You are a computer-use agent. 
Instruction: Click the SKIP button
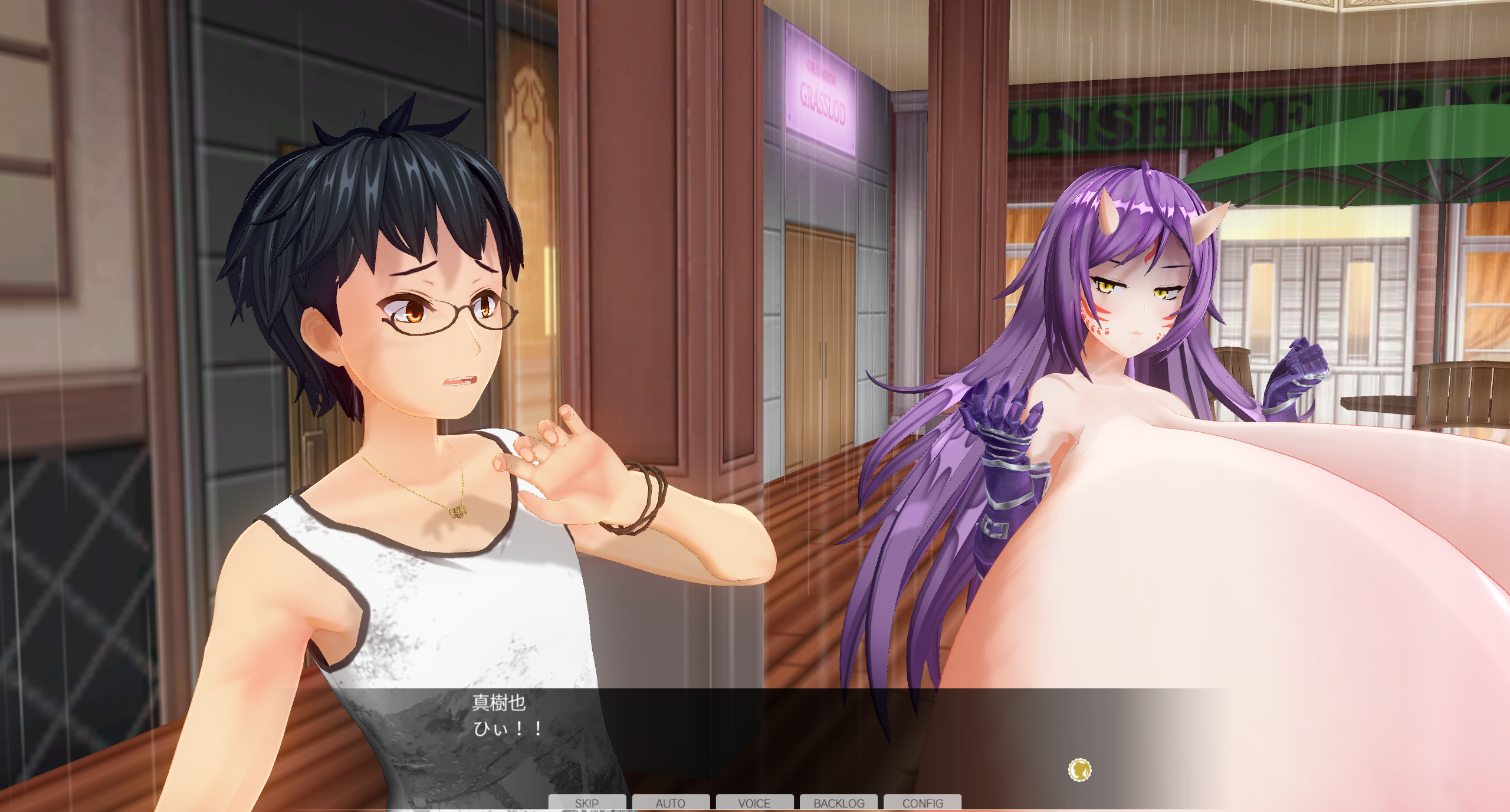click(x=587, y=803)
